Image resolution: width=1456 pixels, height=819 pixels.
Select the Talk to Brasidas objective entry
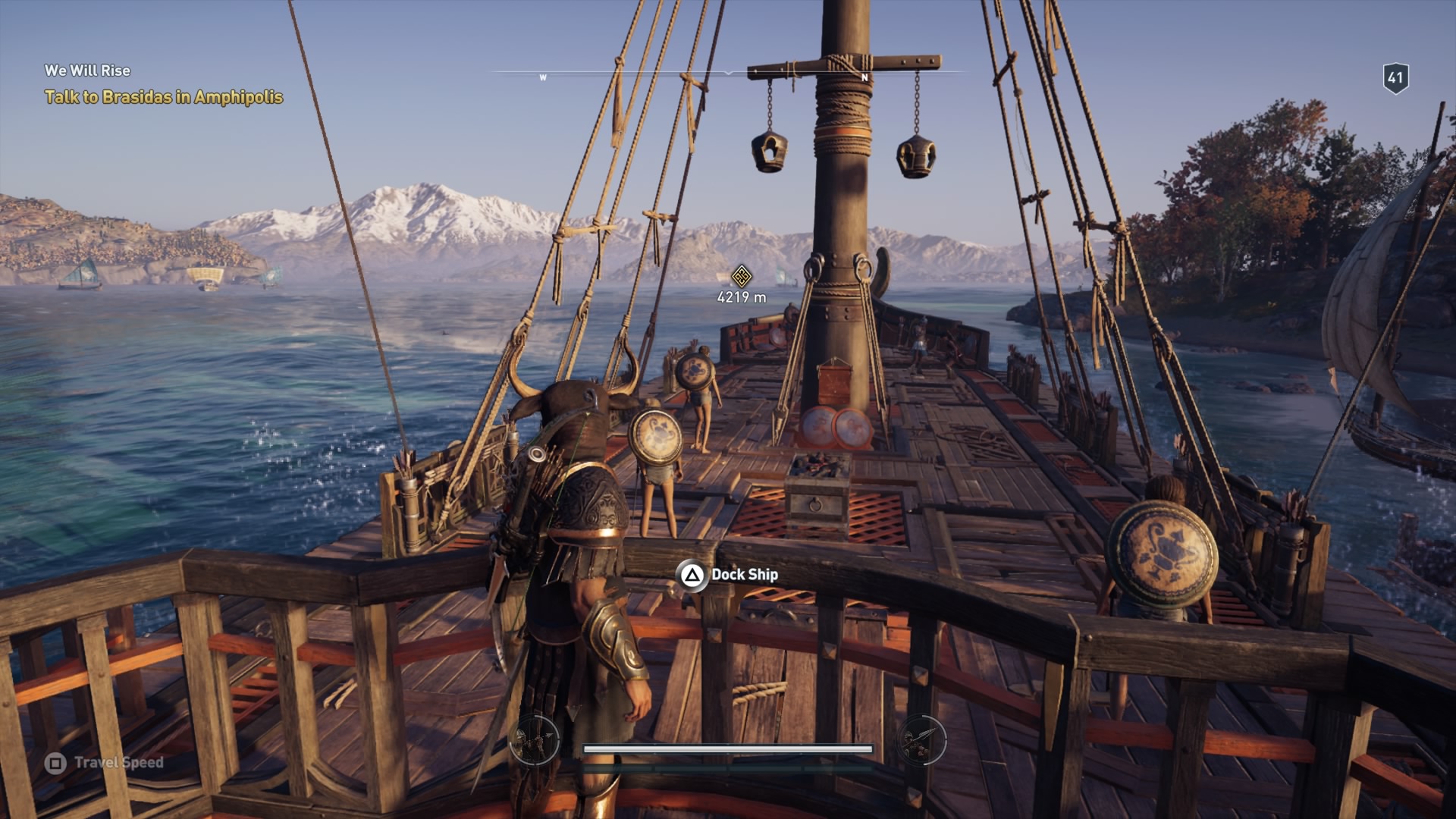point(165,97)
